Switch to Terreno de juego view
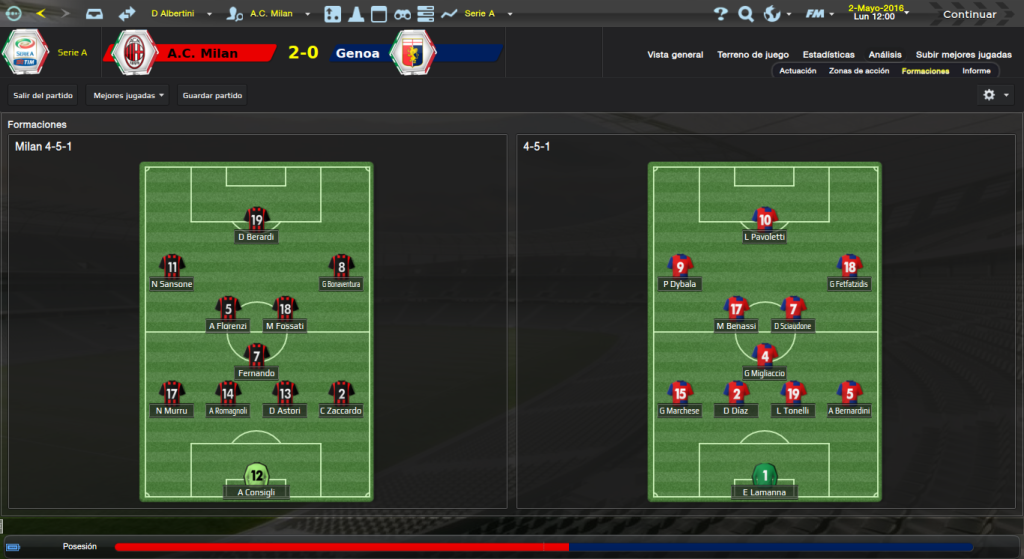 click(x=753, y=55)
